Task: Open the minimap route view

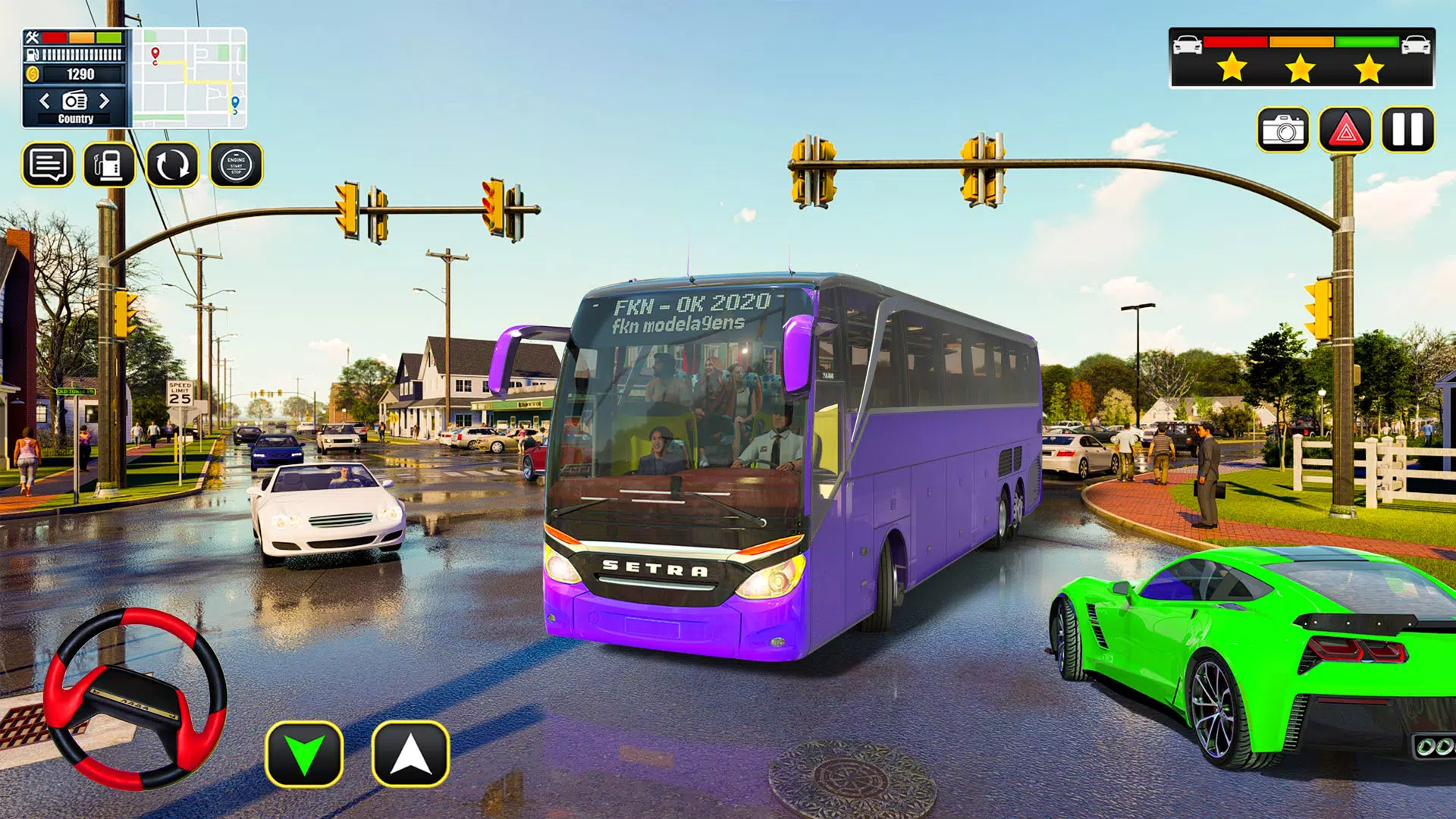Action: pyautogui.click(x=190, y=78)
